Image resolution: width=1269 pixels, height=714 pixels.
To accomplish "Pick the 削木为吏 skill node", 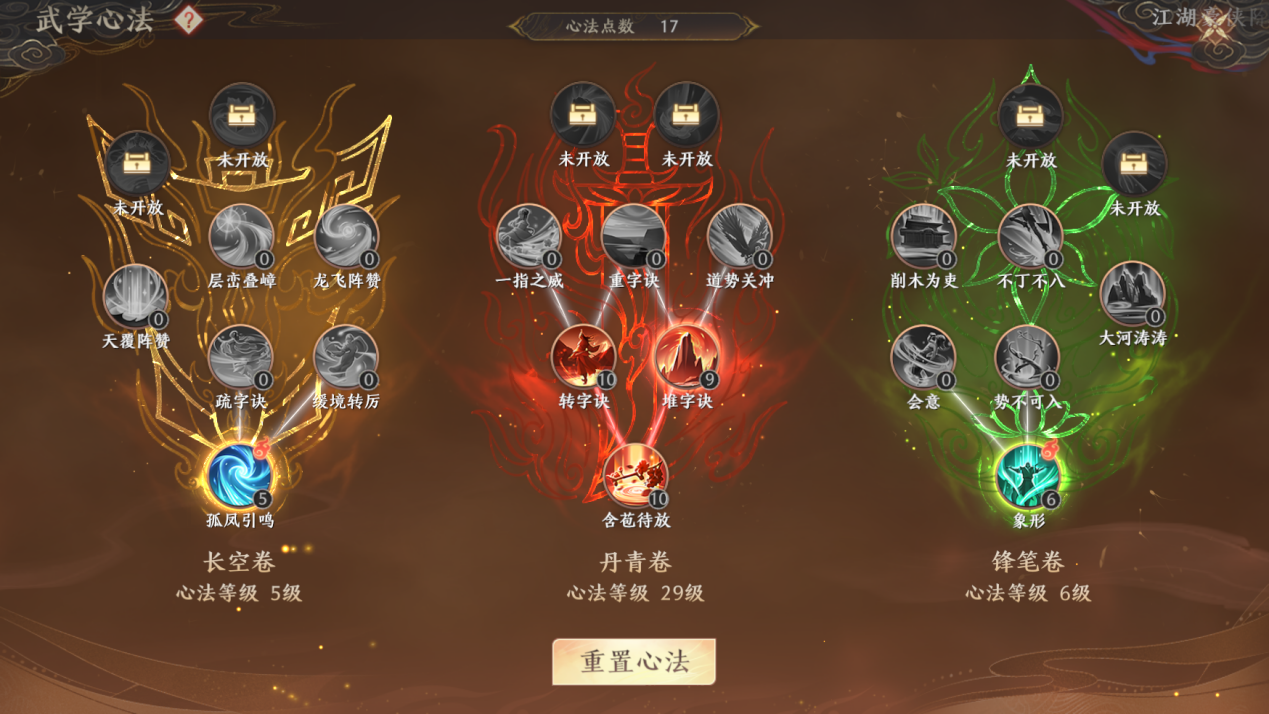I will (x=924, y=237).
